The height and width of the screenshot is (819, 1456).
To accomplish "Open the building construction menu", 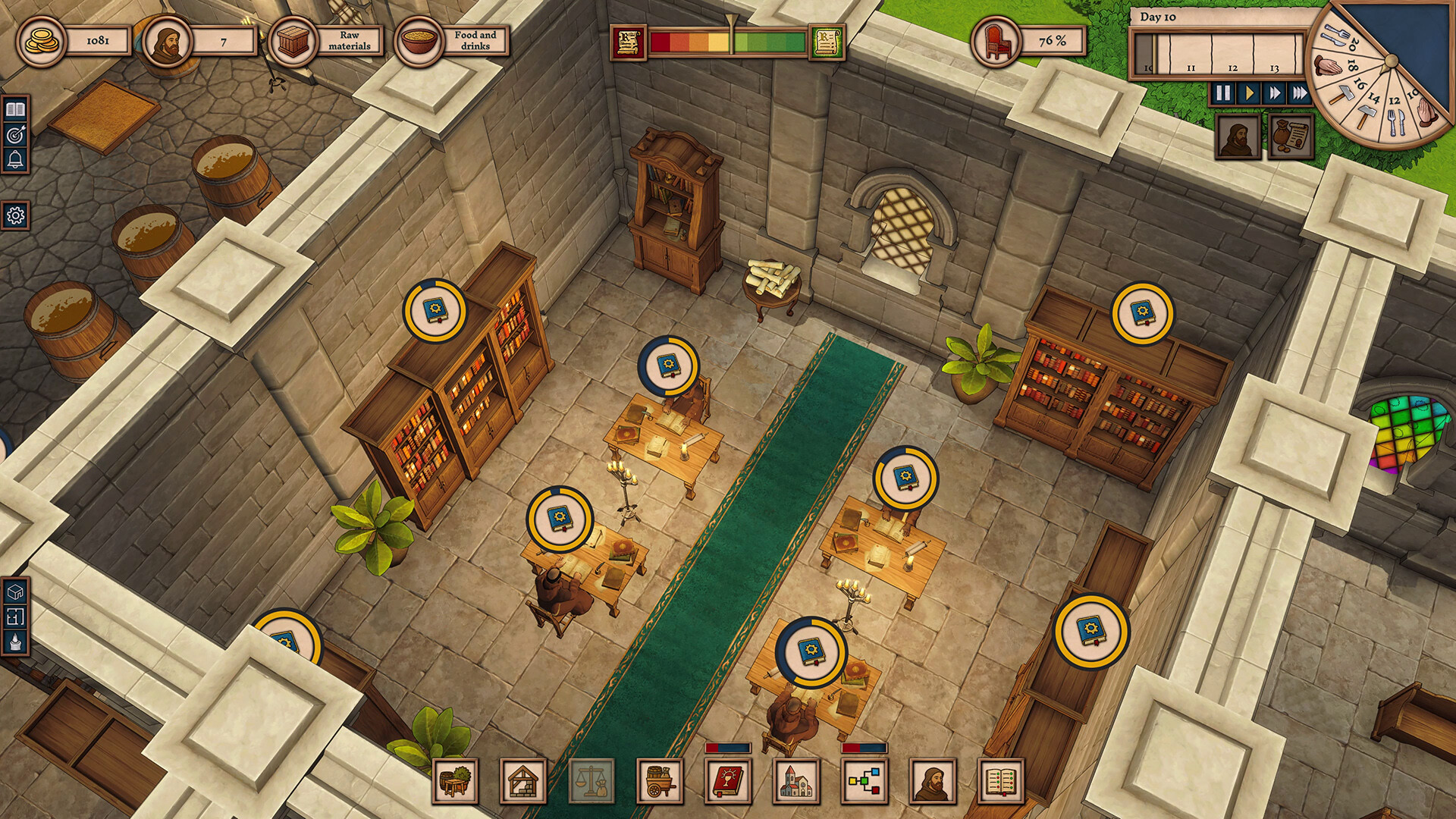I will point(523,781).
